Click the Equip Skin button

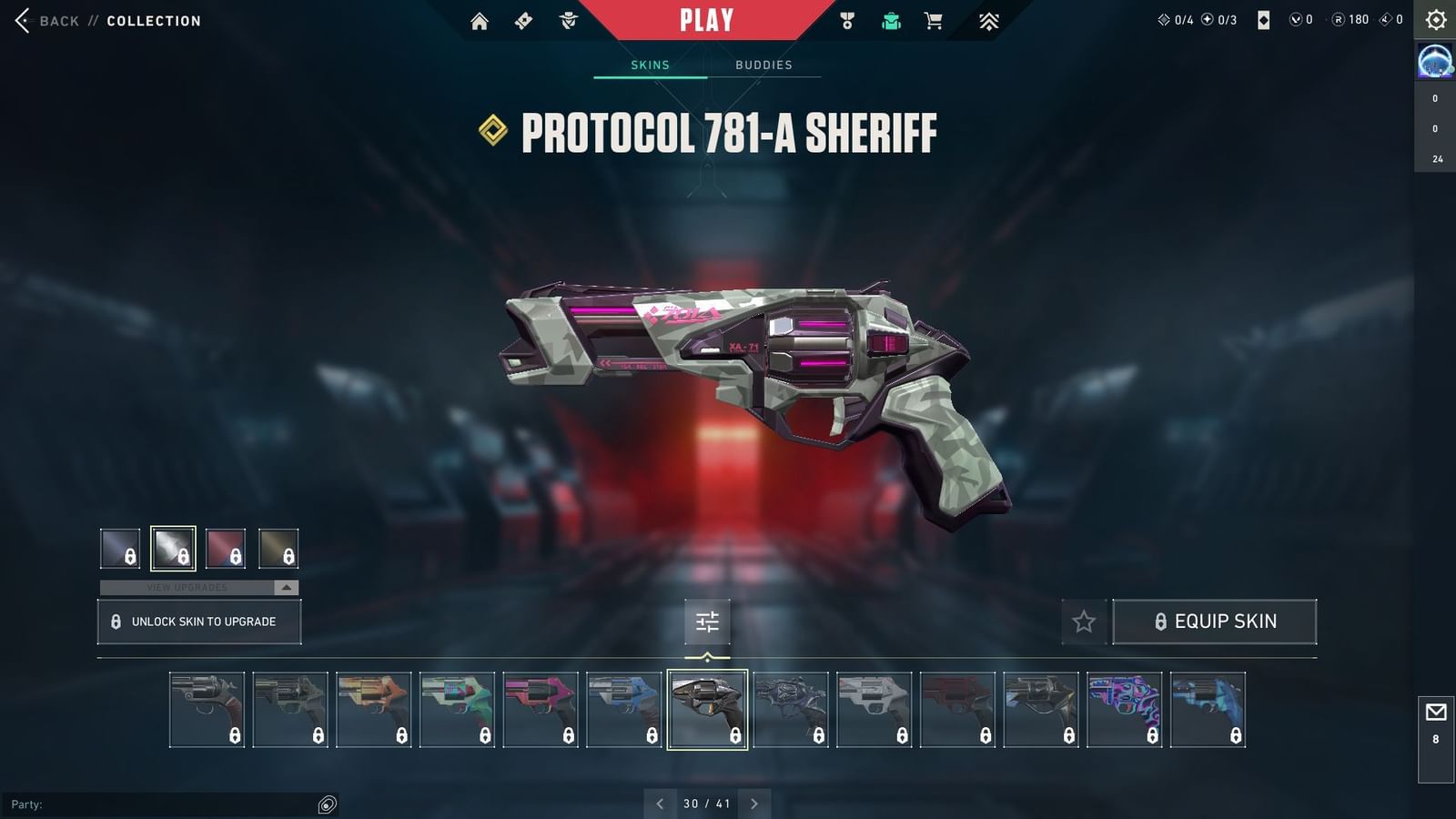point(1216,622)
